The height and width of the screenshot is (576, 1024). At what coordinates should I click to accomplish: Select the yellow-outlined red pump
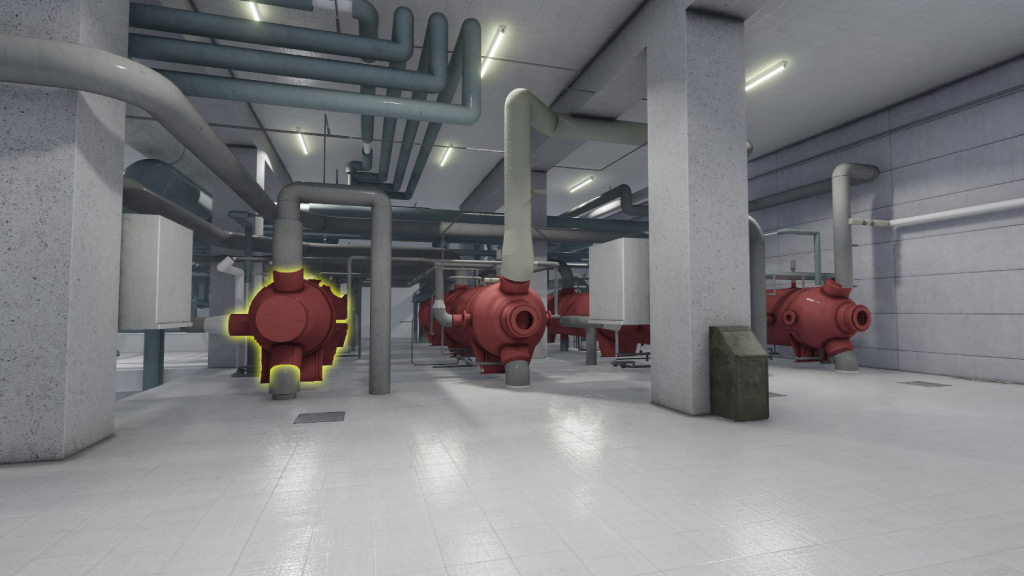click(x=293, y=325)
